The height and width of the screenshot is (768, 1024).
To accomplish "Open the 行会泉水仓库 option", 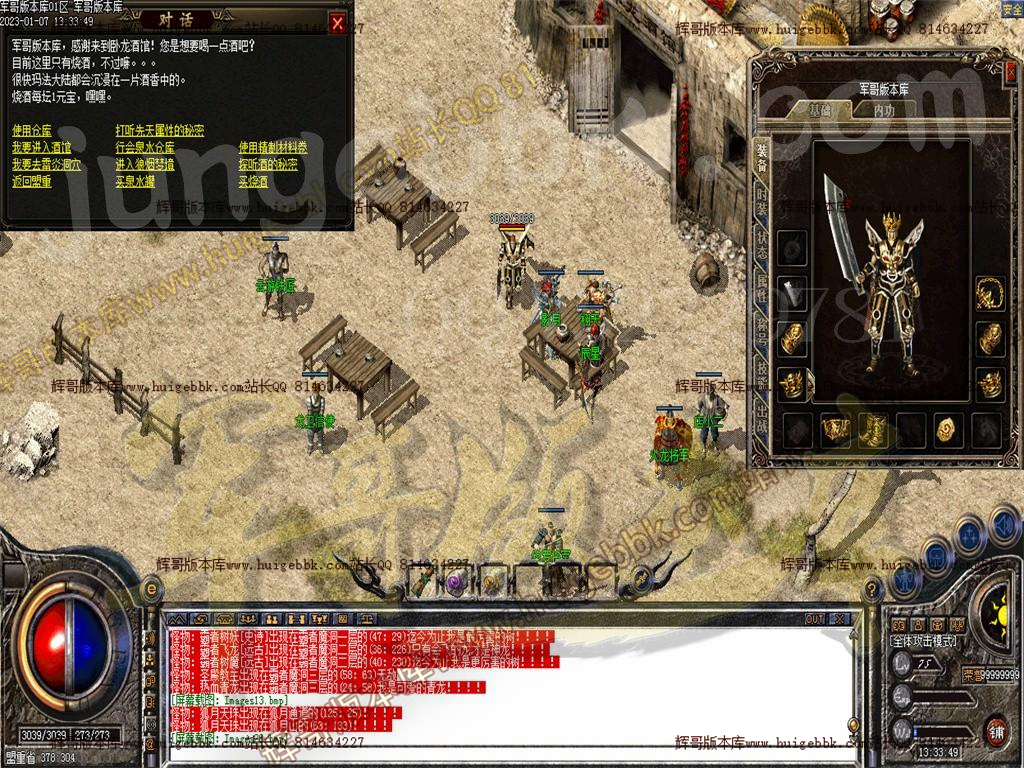I will point(145,148).
